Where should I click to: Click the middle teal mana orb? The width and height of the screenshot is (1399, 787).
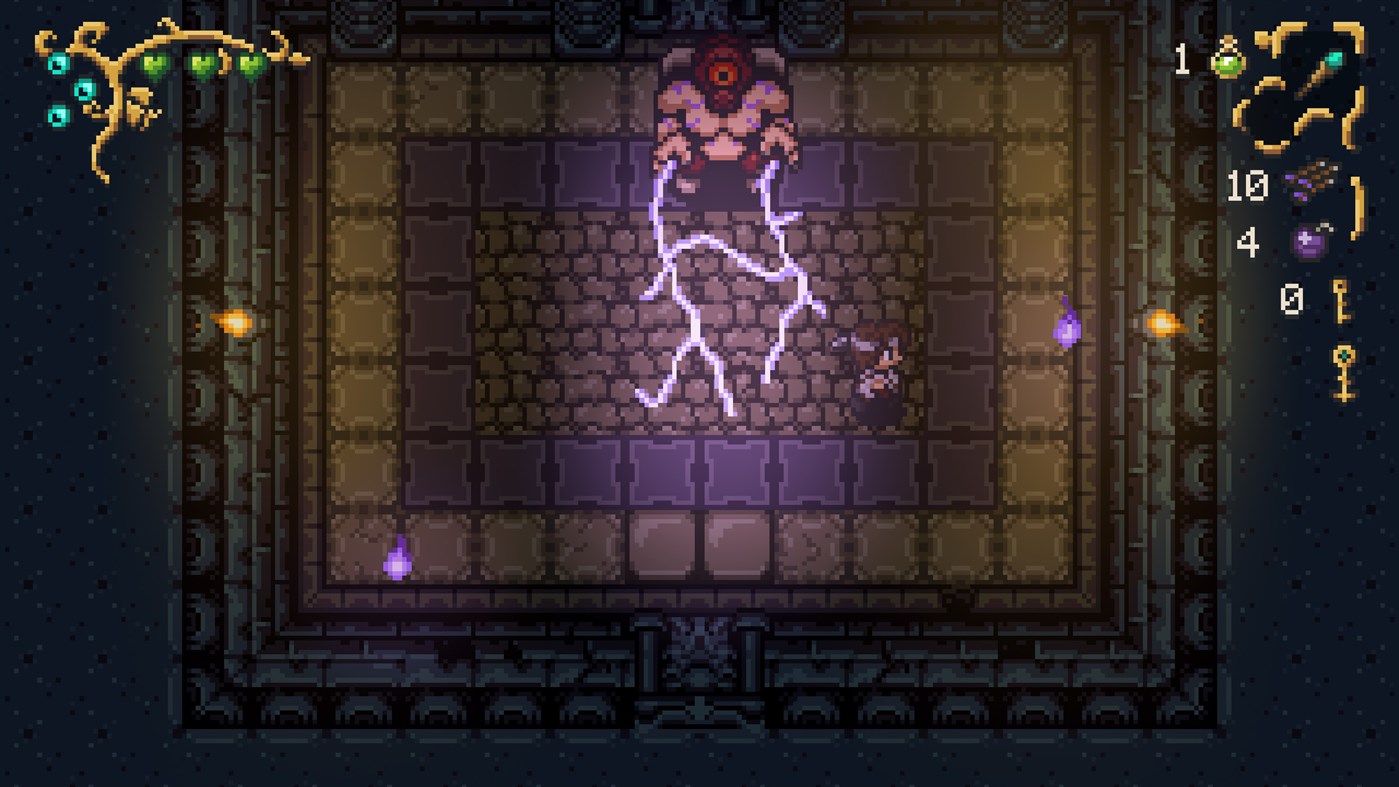(x=86, y=90)
